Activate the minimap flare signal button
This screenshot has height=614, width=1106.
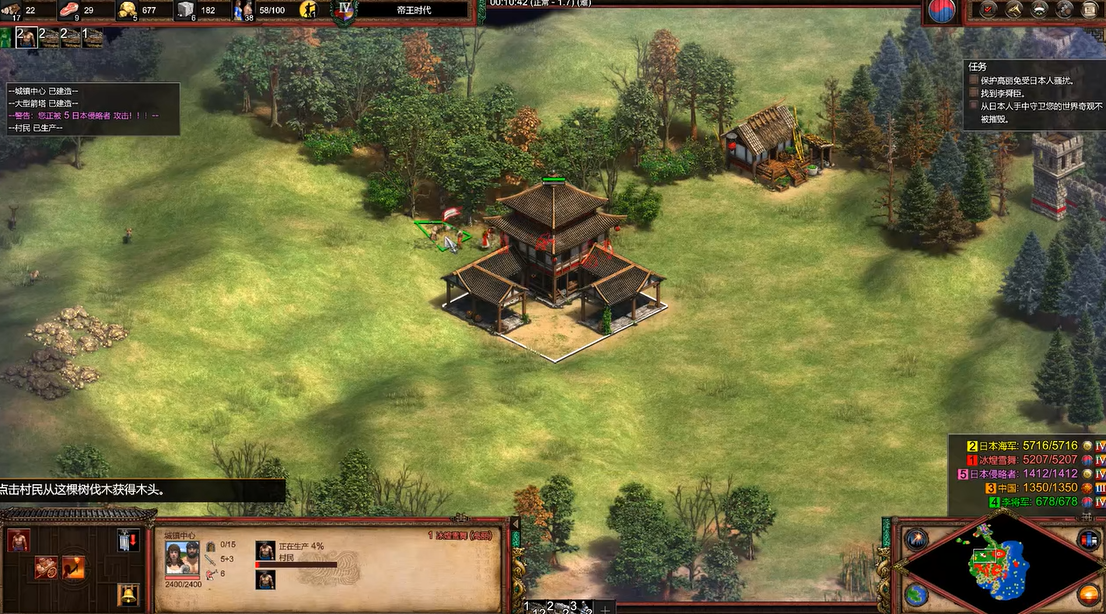click(x=916, y=539)
